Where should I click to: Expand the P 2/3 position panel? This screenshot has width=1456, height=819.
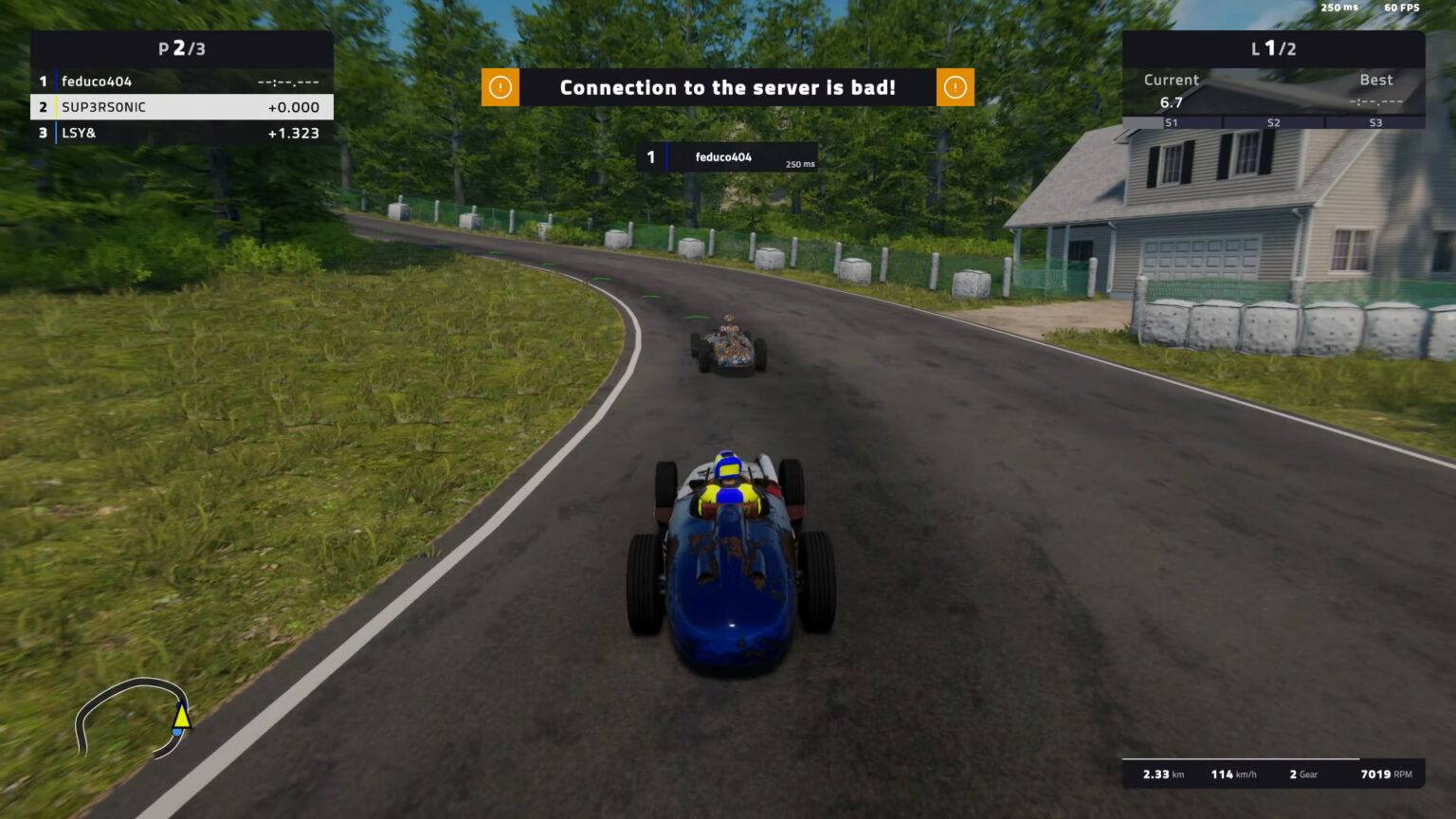pyautogui.click(x=181, y=49)
